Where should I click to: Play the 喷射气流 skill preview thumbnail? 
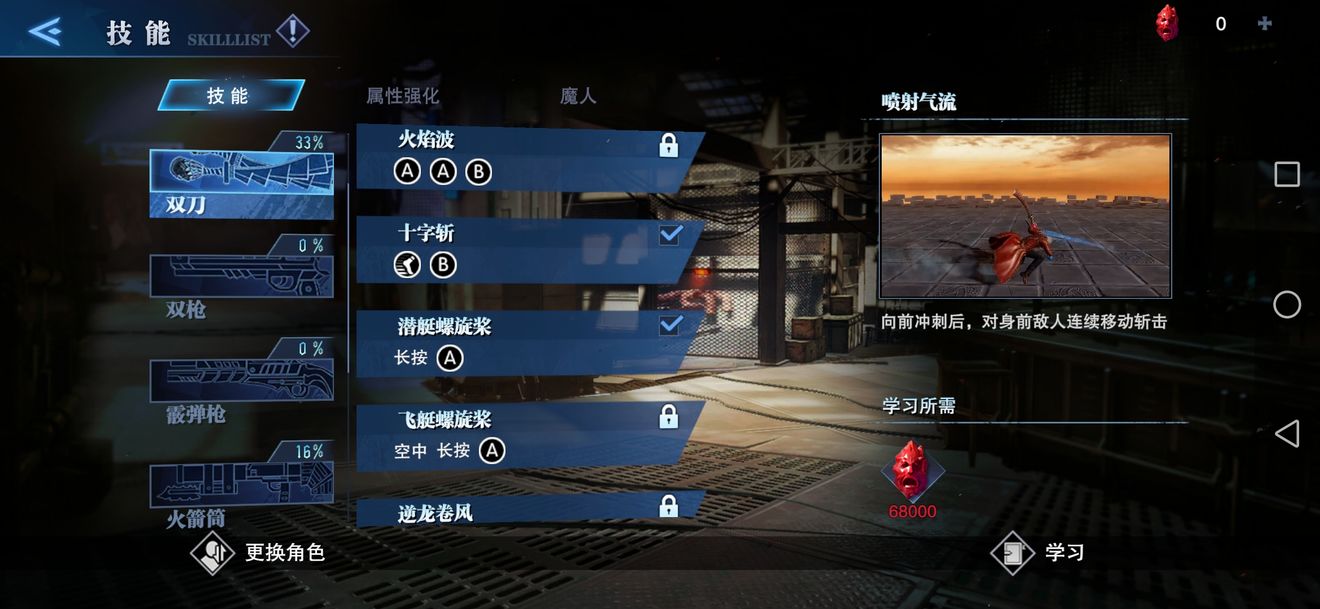(1025, 216)
